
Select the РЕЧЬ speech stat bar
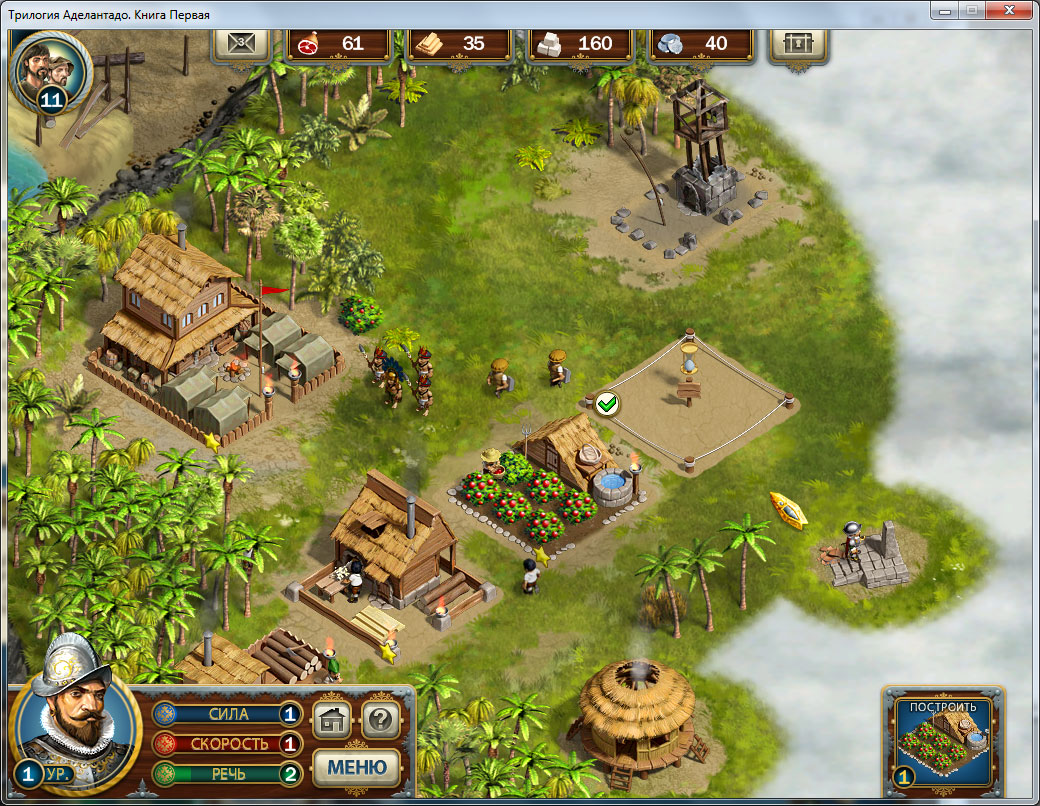(227, 773)
